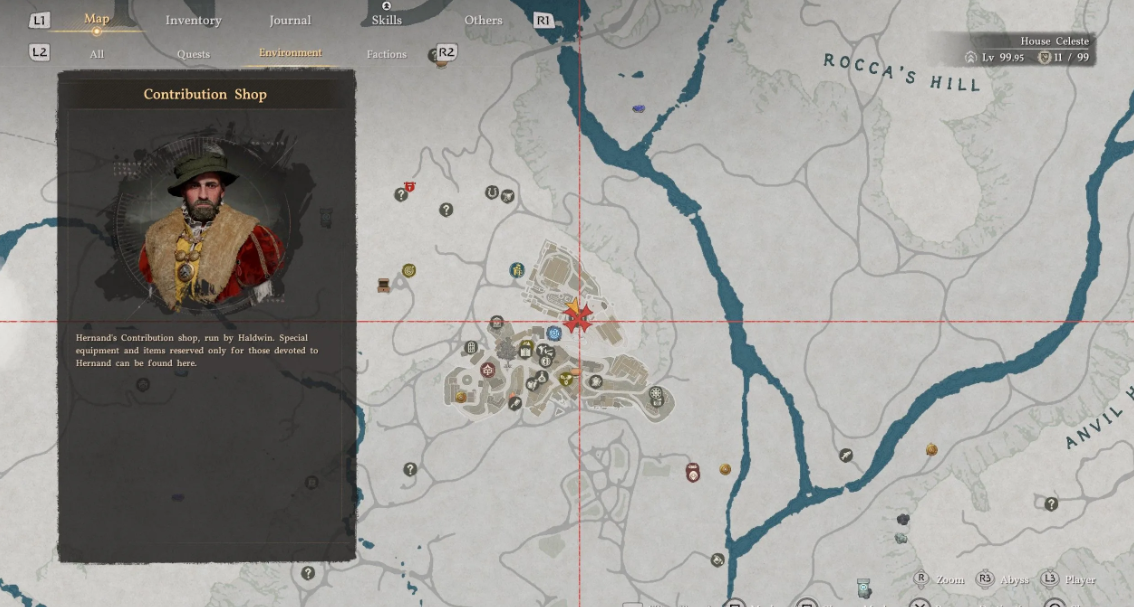Image resolution: width=1134 pixels, height=607 pixels.
Task: Click the cogwheel marker in town
Action: (656, 395)
